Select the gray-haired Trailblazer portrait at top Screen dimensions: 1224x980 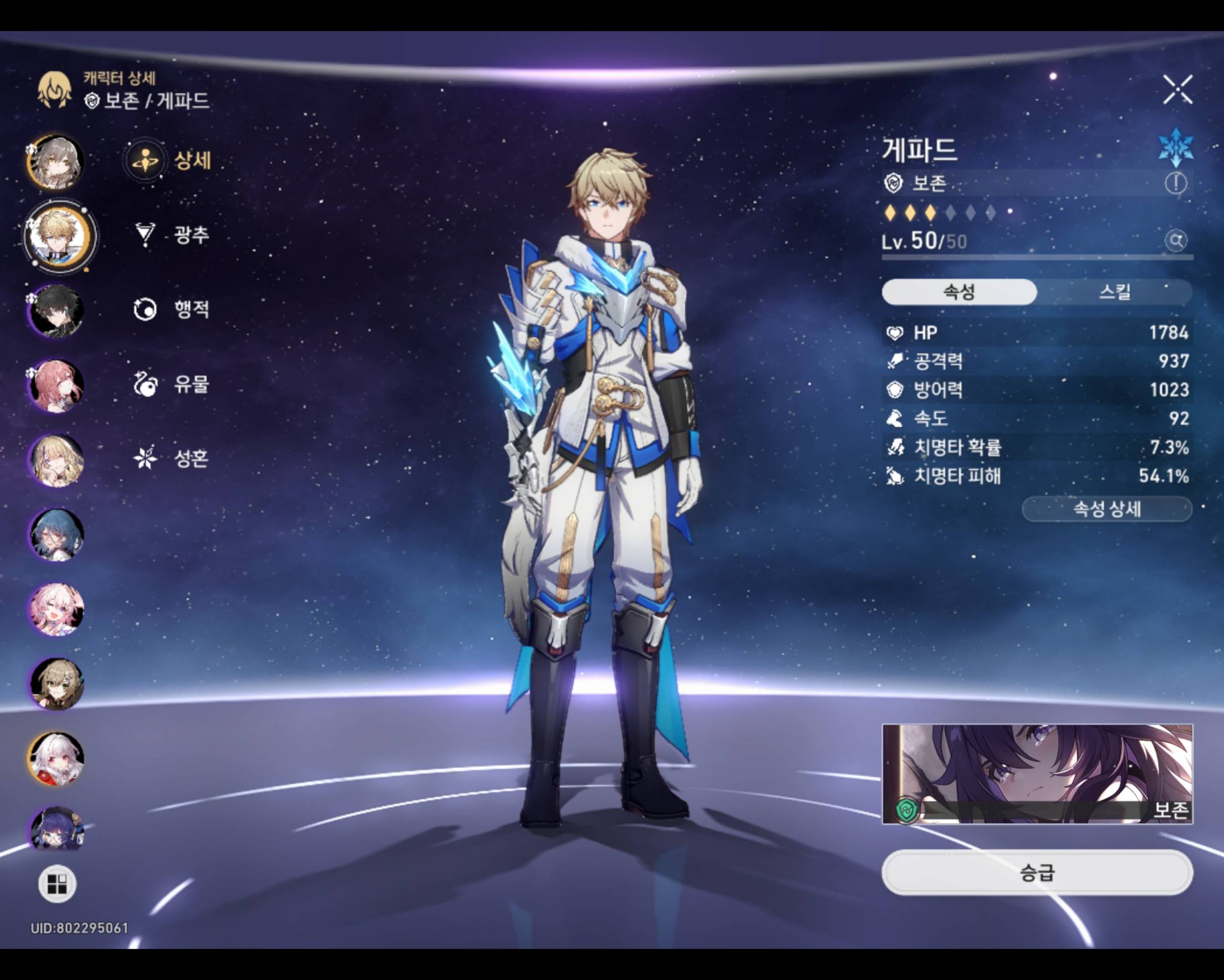[55, 162]
